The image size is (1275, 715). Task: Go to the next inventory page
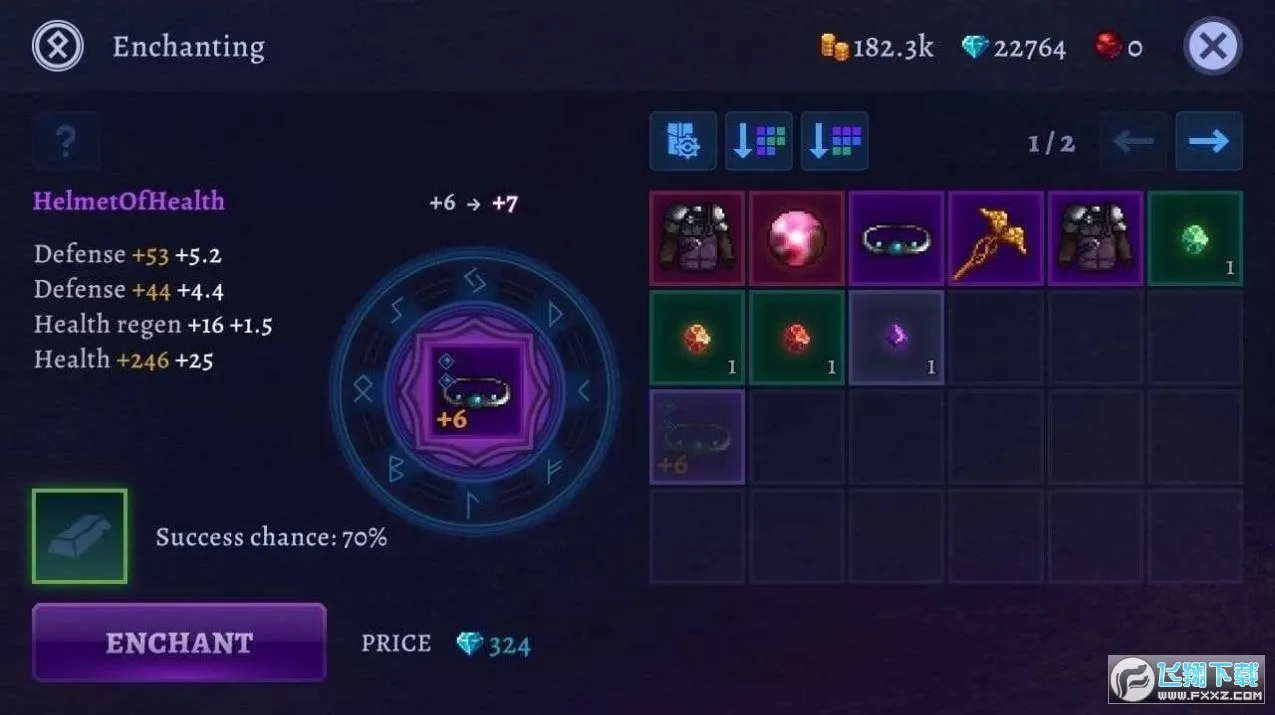coord(1208,141)
